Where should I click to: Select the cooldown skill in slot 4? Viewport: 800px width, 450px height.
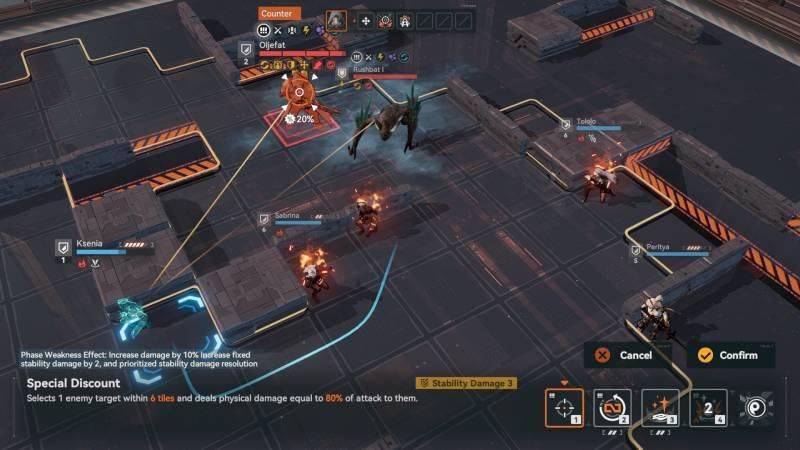pos(708,408)
